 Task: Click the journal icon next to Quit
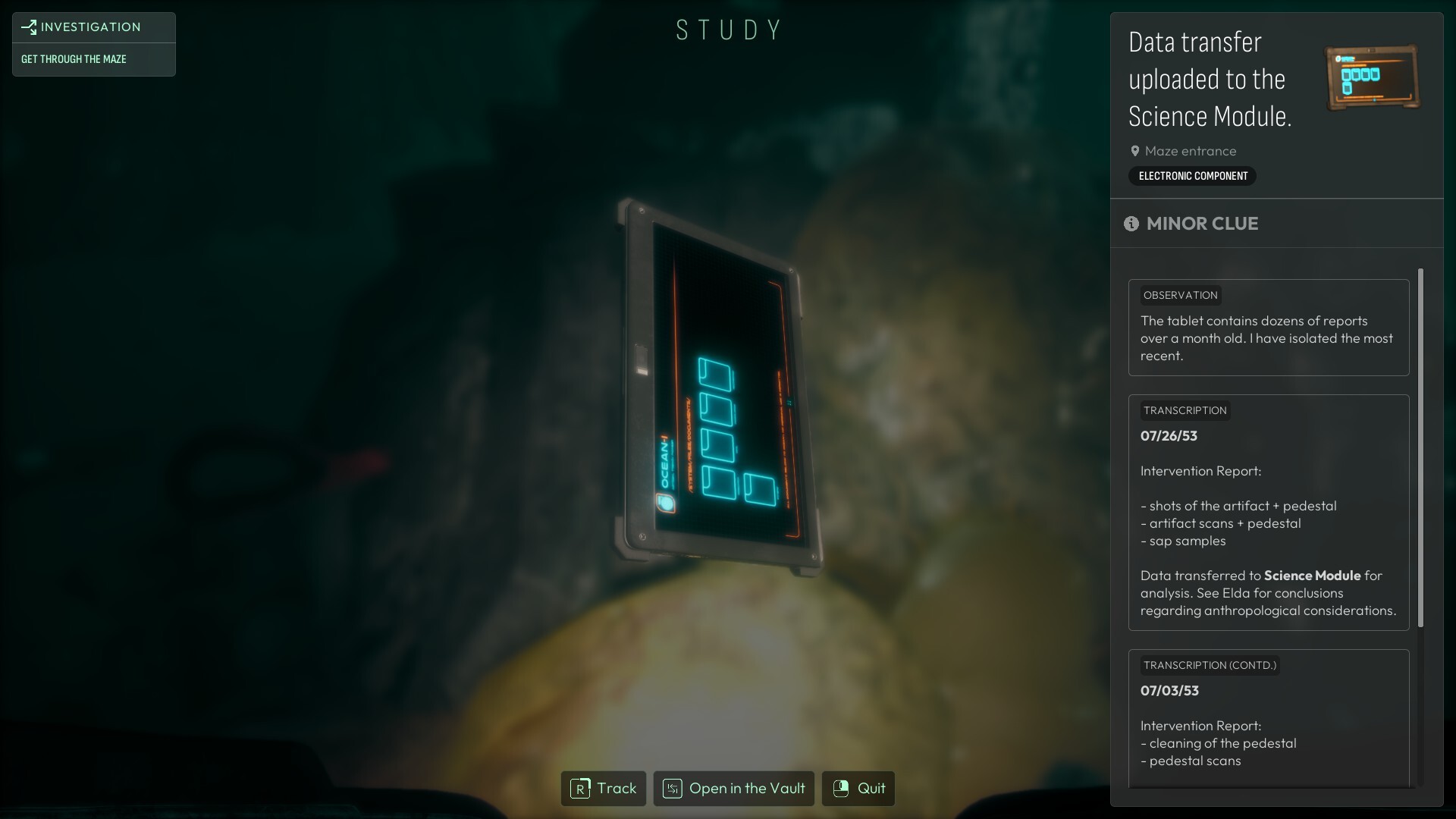coord(841,789)
